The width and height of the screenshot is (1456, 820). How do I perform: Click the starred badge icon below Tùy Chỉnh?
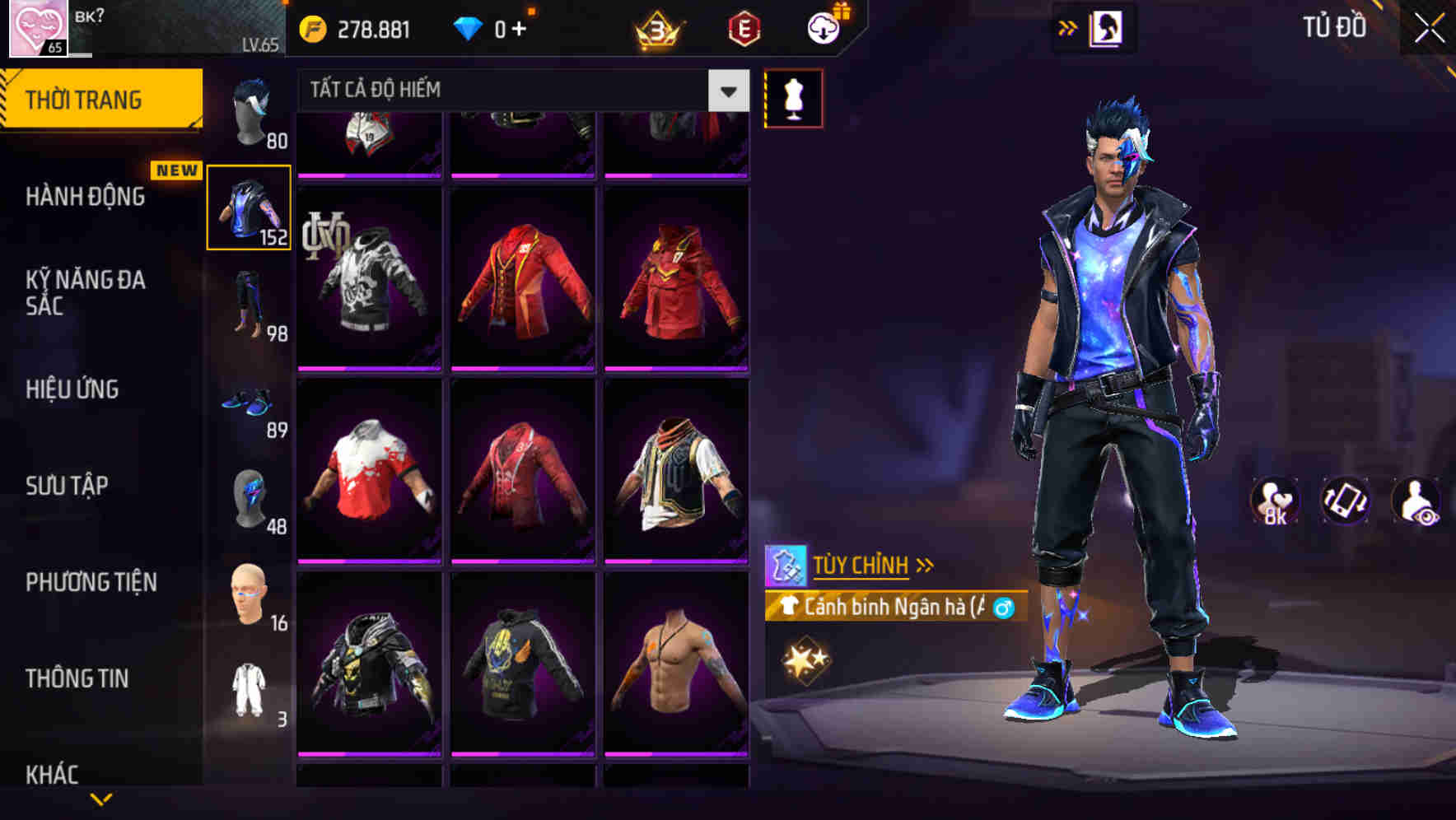[807, 659]
